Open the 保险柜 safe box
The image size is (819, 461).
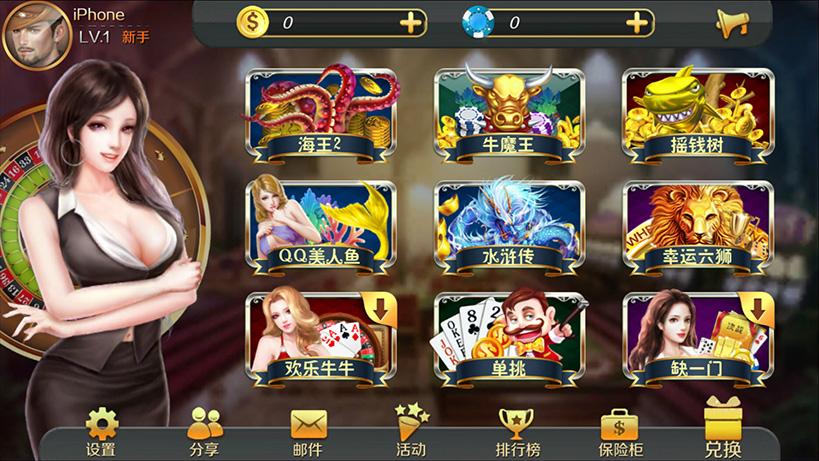[x=620, y=431]
